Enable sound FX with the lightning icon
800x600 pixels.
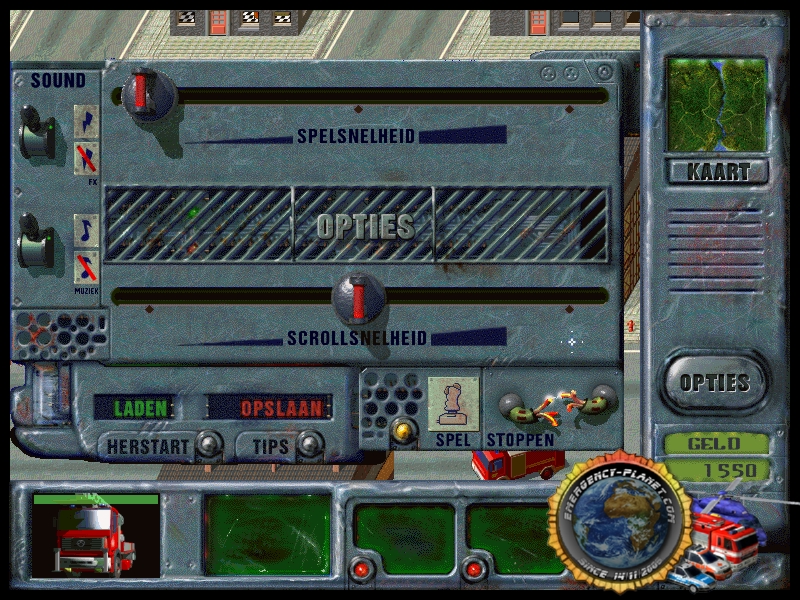pyautogui.click(x=87, y=122)
